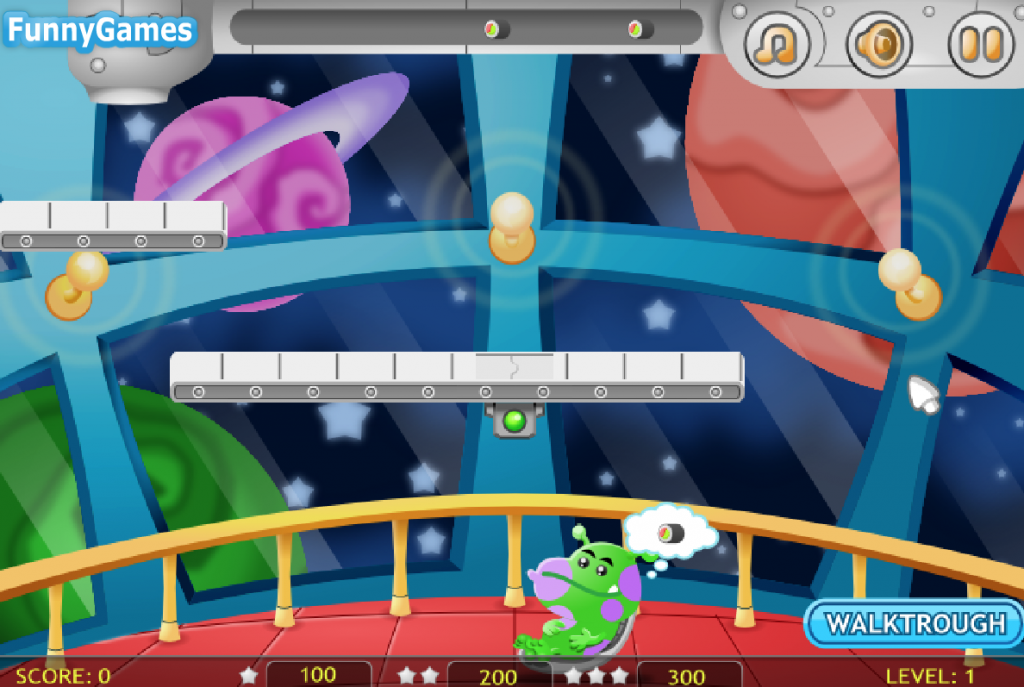Activate the green button under the conveyor

point(515,421)
